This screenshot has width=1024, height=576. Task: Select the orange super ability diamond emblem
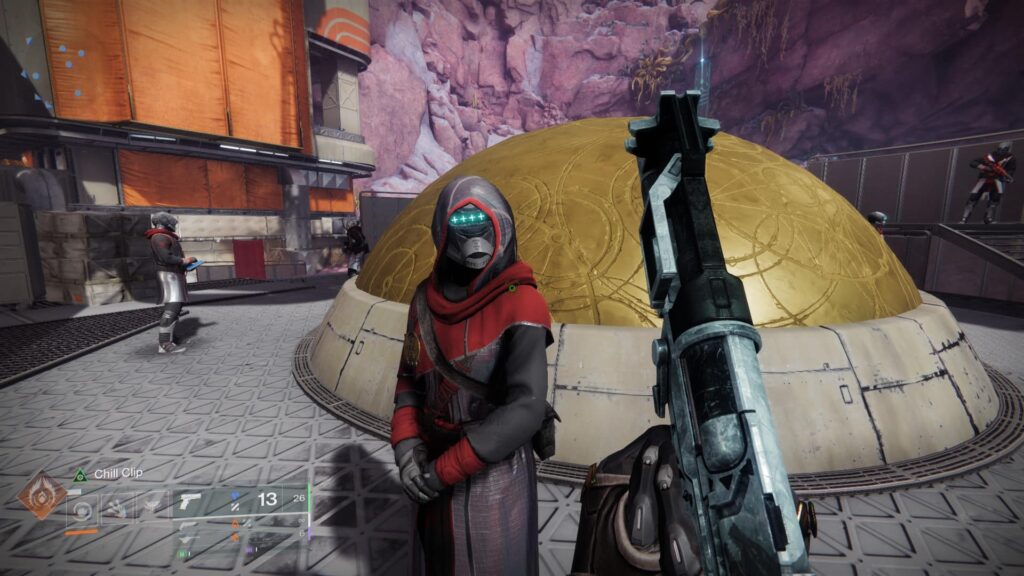(x=42, y=495)
